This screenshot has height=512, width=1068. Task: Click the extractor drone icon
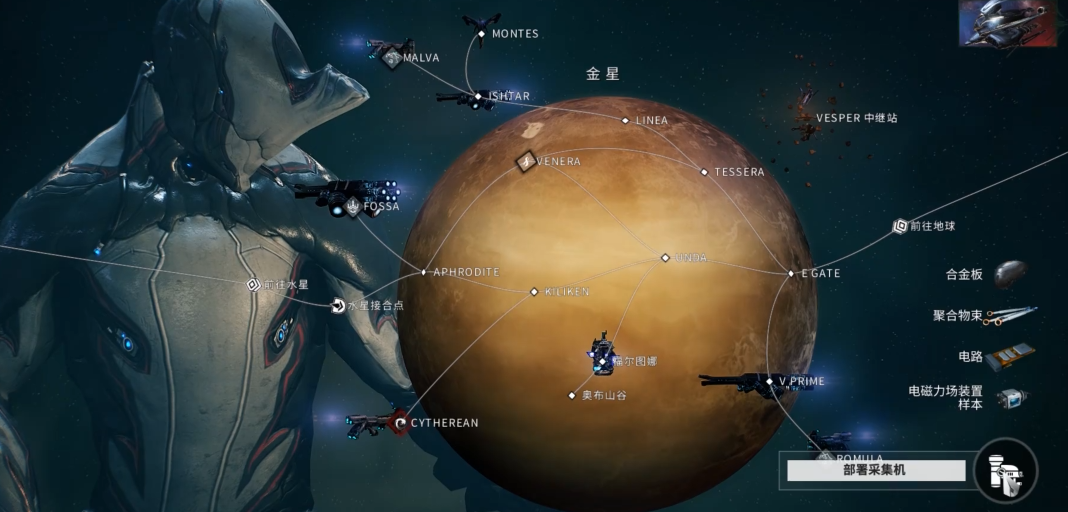(x=1006, y=471)
